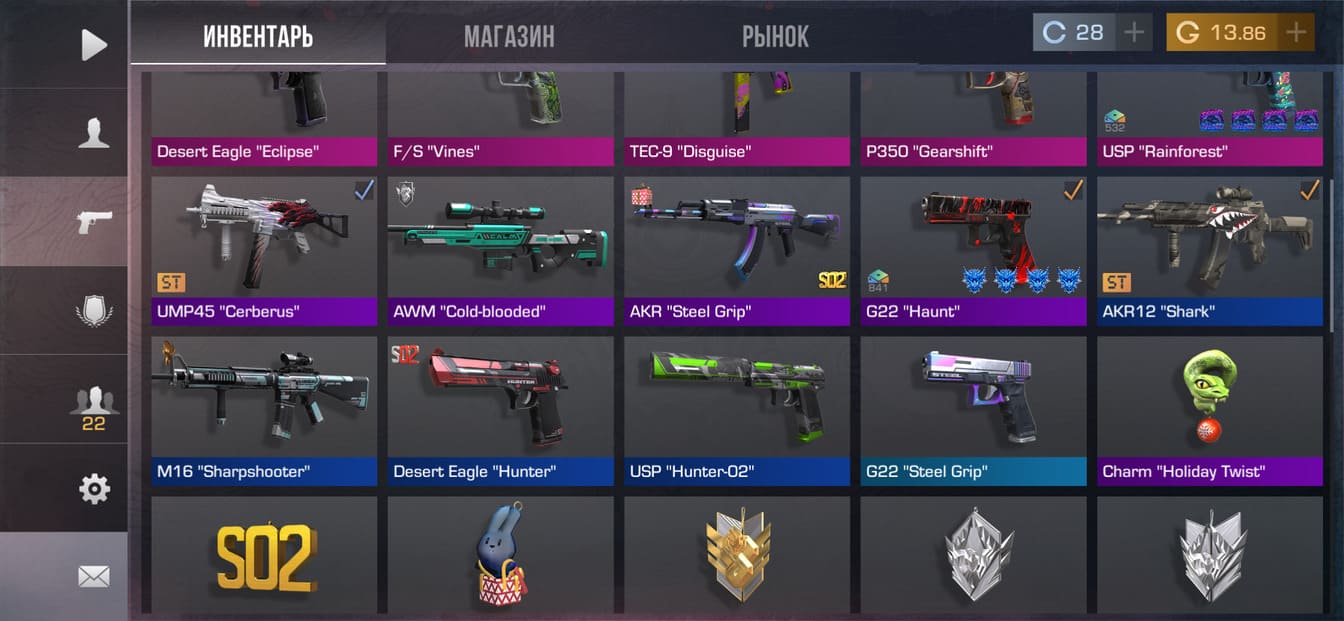Check the mail envelope icon
This screenshot has width=1344, height=621.
coord(93,576)
